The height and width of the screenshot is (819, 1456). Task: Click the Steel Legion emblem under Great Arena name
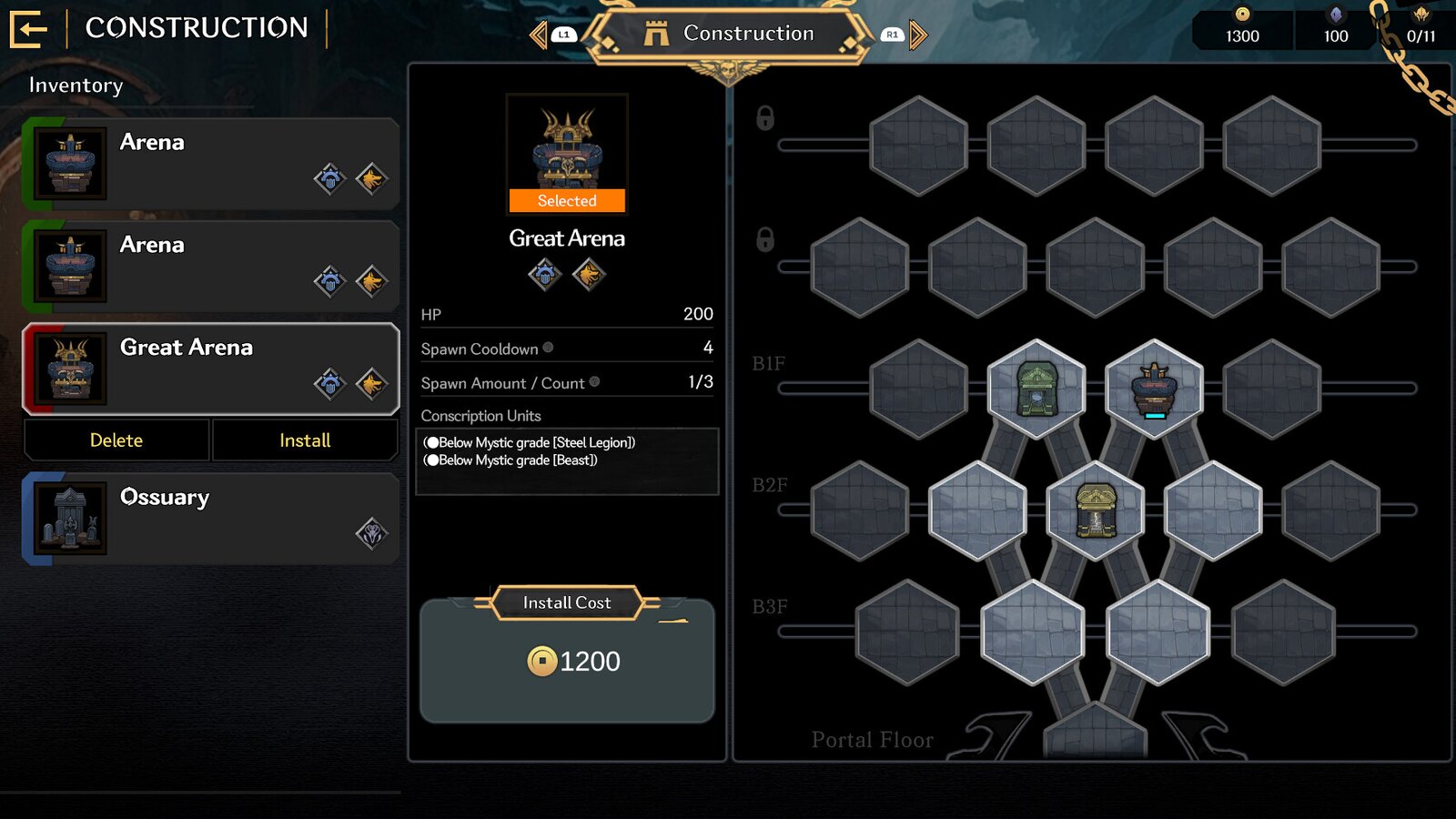(544, 275)
